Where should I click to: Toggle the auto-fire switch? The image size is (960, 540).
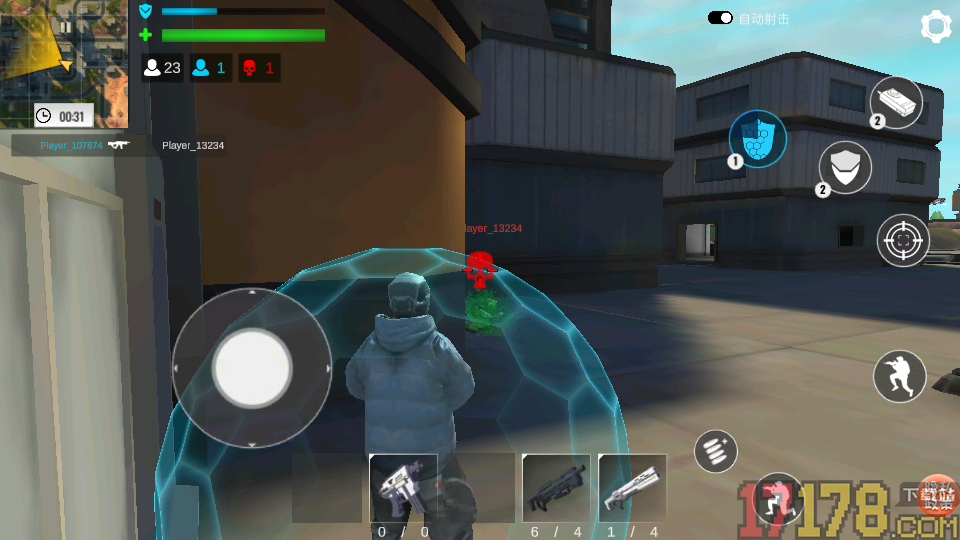[x=720, y=18]
